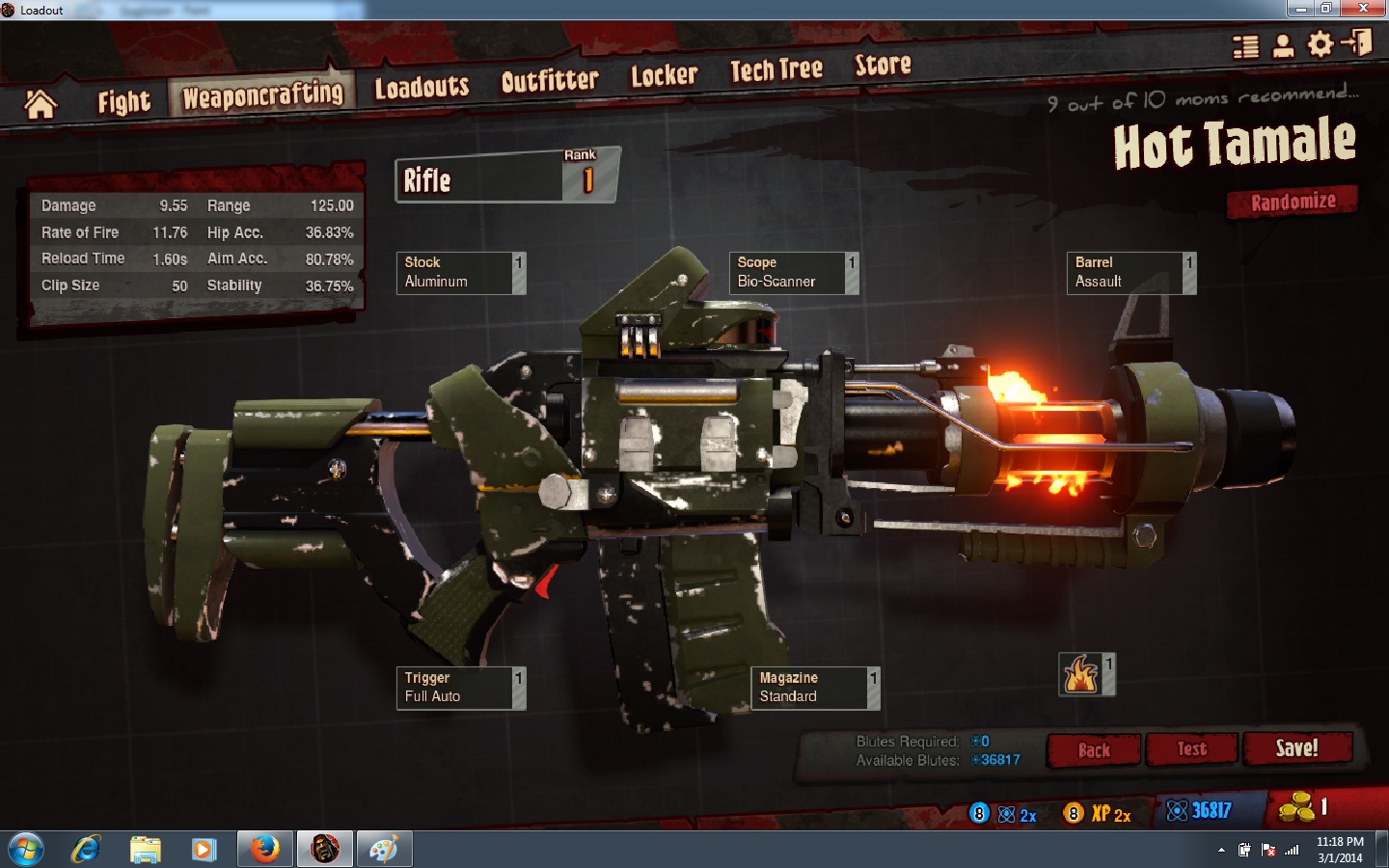Open the Tech Tree
This screenshot has width=1389, height=868.
pos(776,69)
